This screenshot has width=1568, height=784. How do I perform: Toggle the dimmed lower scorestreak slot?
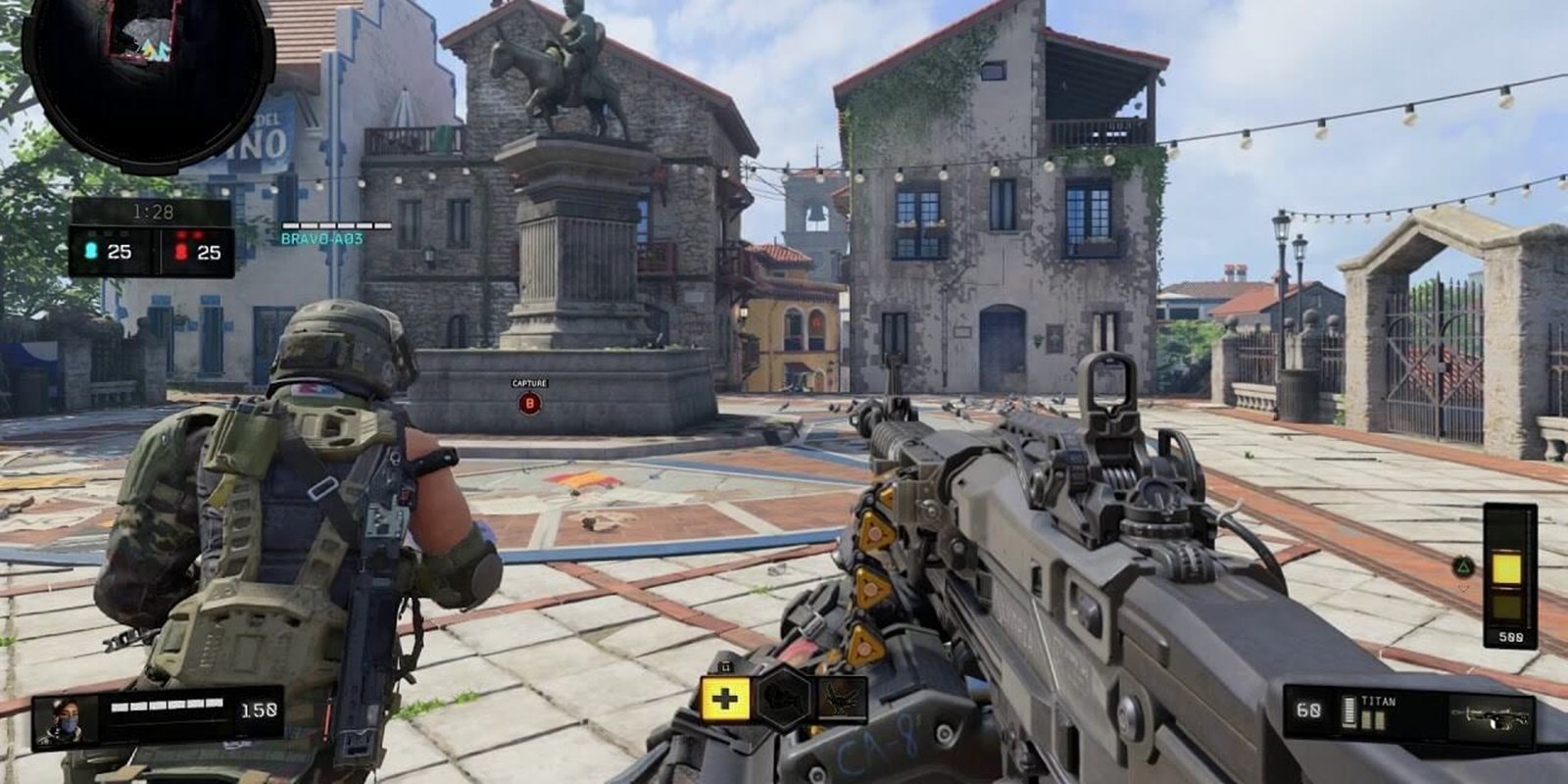click(1506, 606)
